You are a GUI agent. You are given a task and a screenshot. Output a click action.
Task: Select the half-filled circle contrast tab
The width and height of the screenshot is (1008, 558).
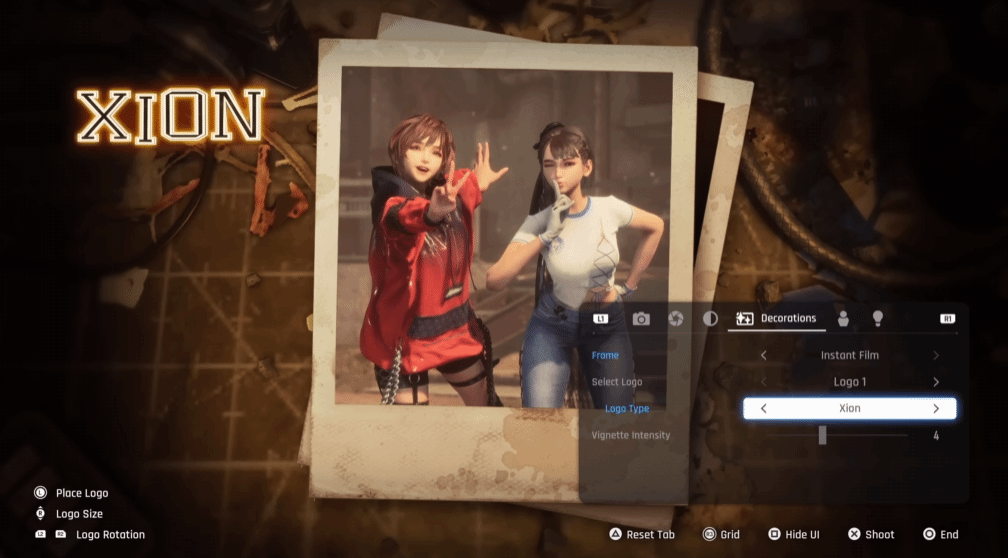click(710, 319)
